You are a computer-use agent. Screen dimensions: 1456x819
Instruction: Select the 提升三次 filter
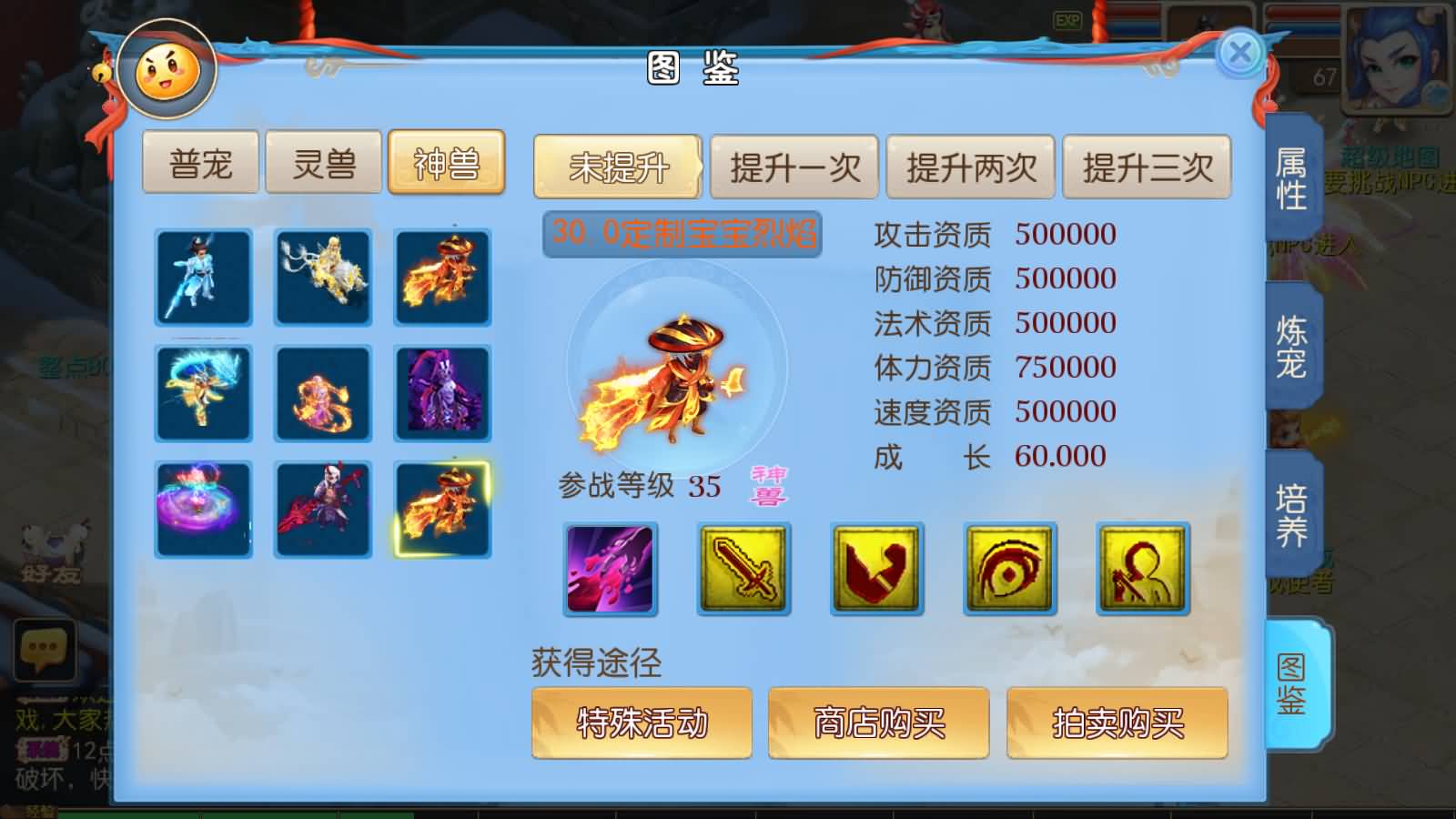[x=1145, y=167]
